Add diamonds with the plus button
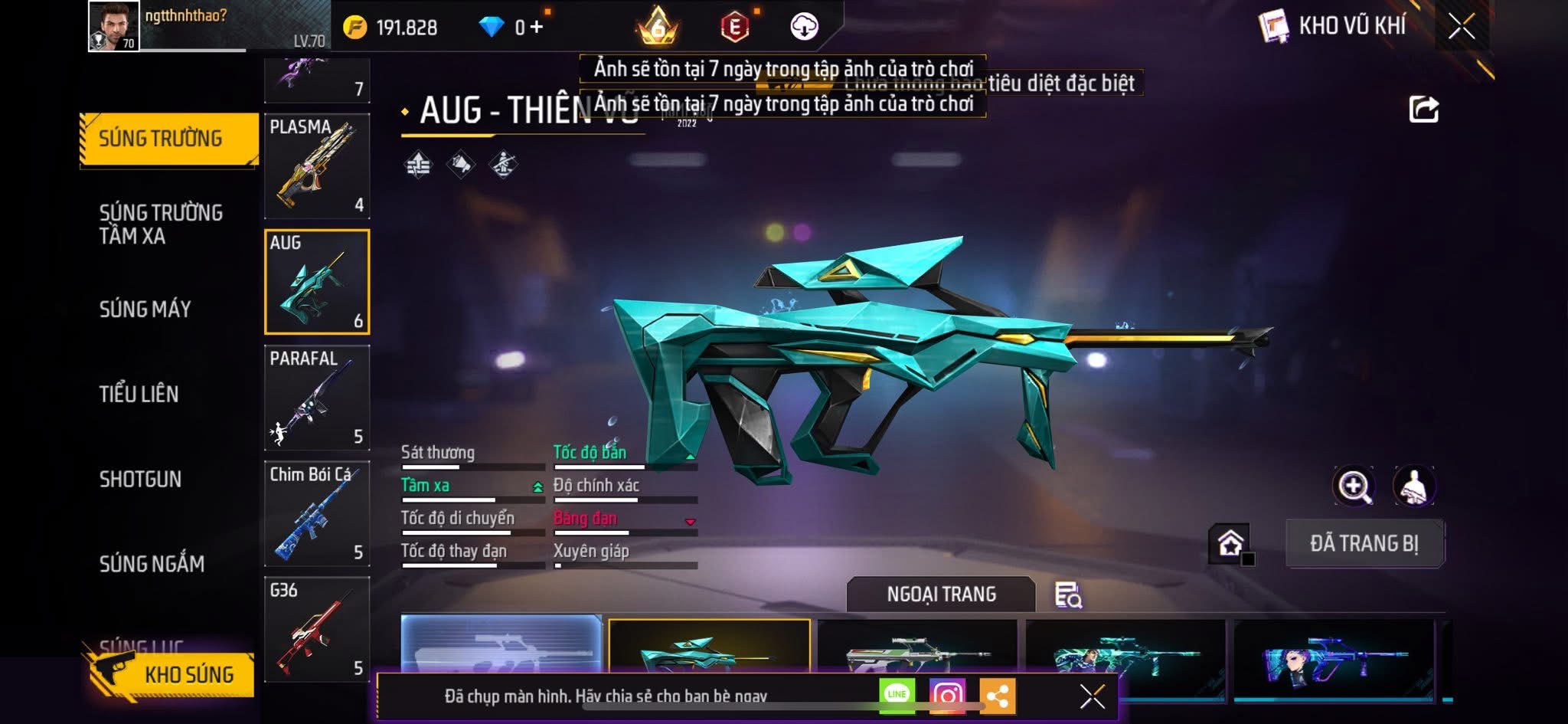1568x724 pixels. click(x=537, y=28)
